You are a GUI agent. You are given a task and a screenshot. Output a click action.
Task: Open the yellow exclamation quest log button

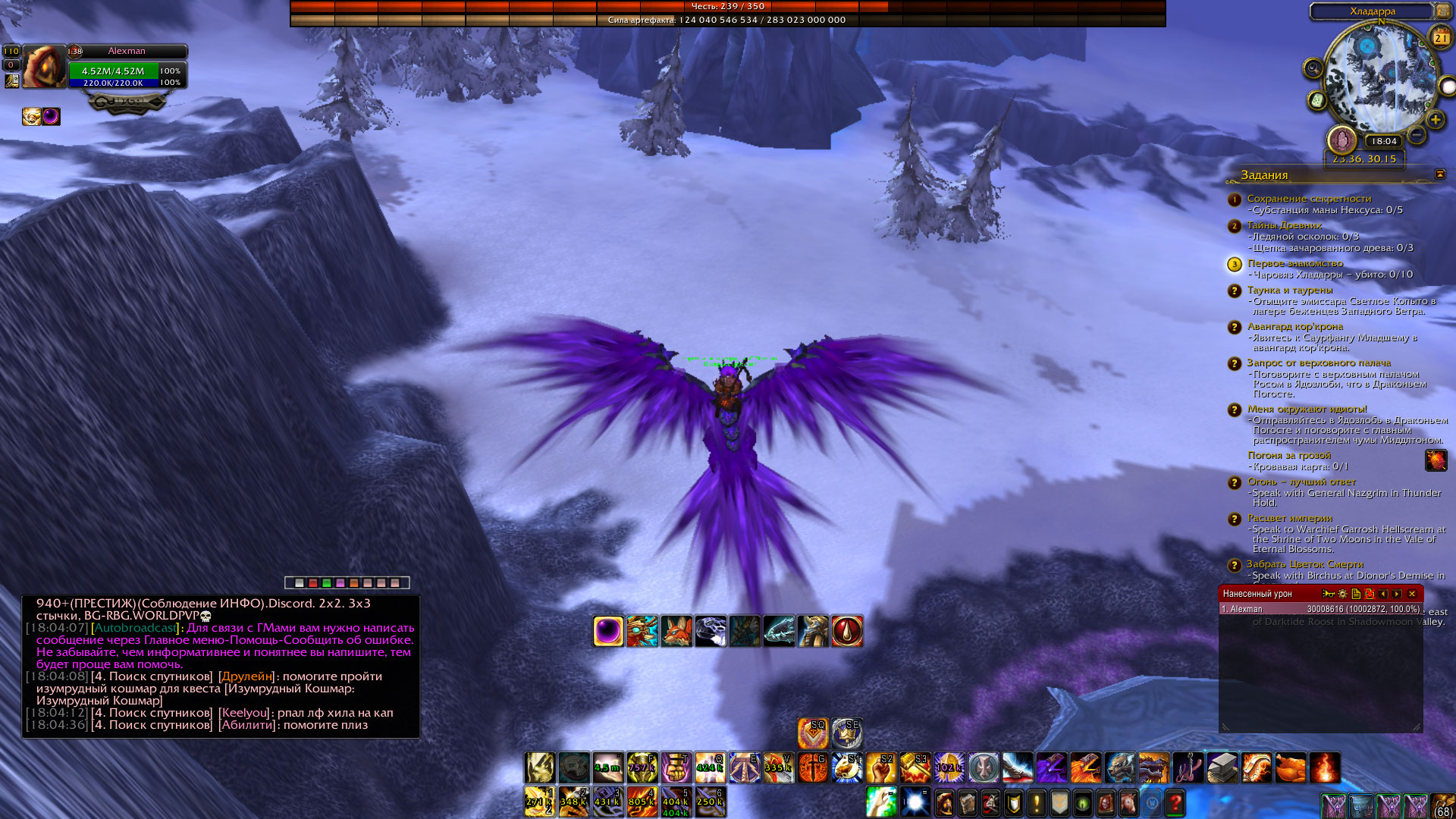(x=1036, y=802)
